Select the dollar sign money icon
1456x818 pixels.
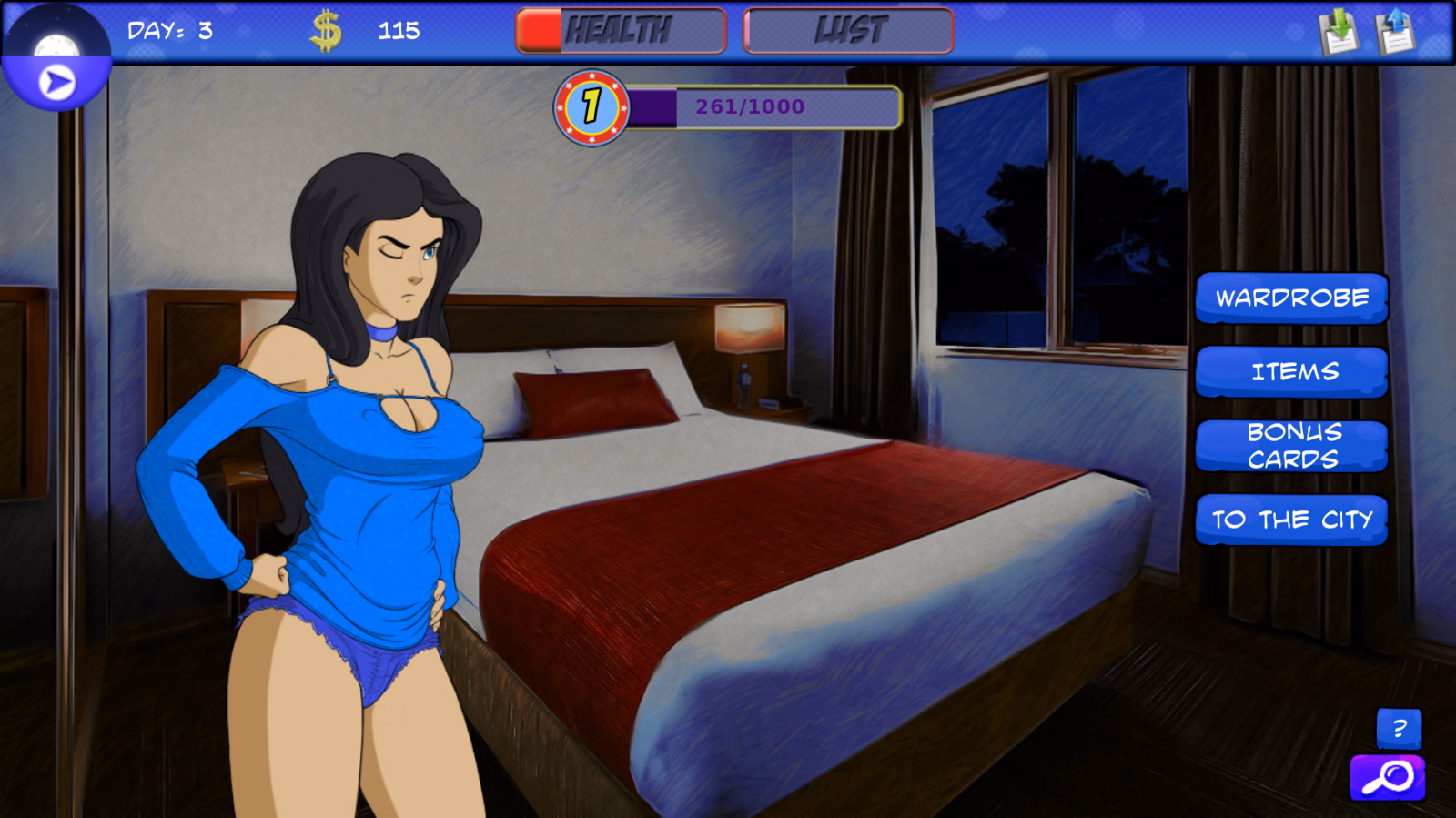pos(325,29)
